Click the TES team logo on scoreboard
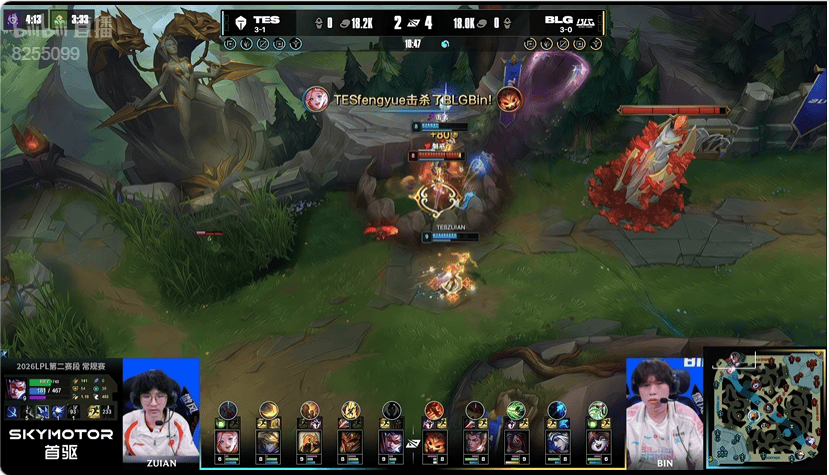829x475 pixels. tap(240, 21)
